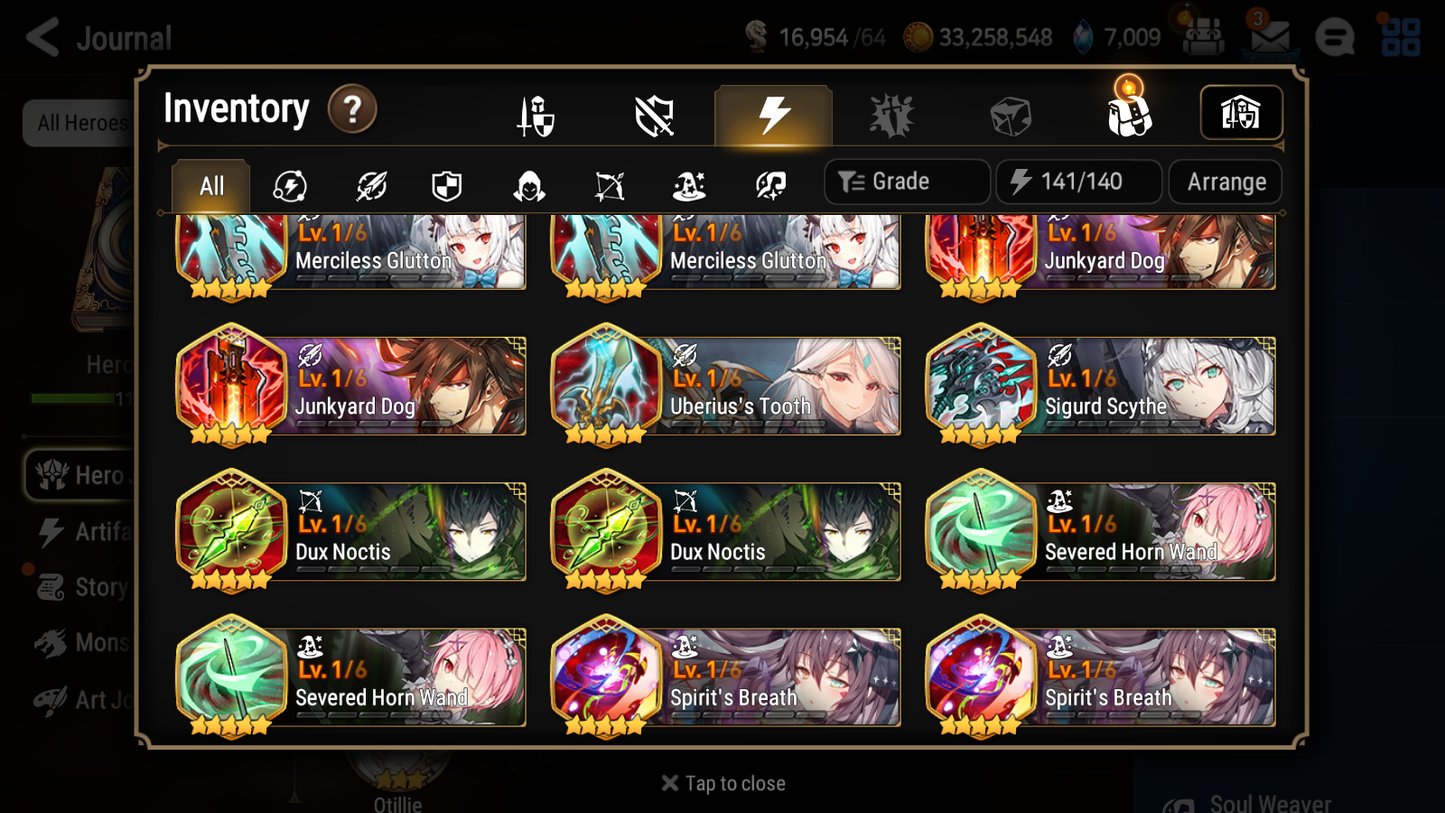Tap the Arrange button
1445x813 pixels.
(x=1225, y=181)
